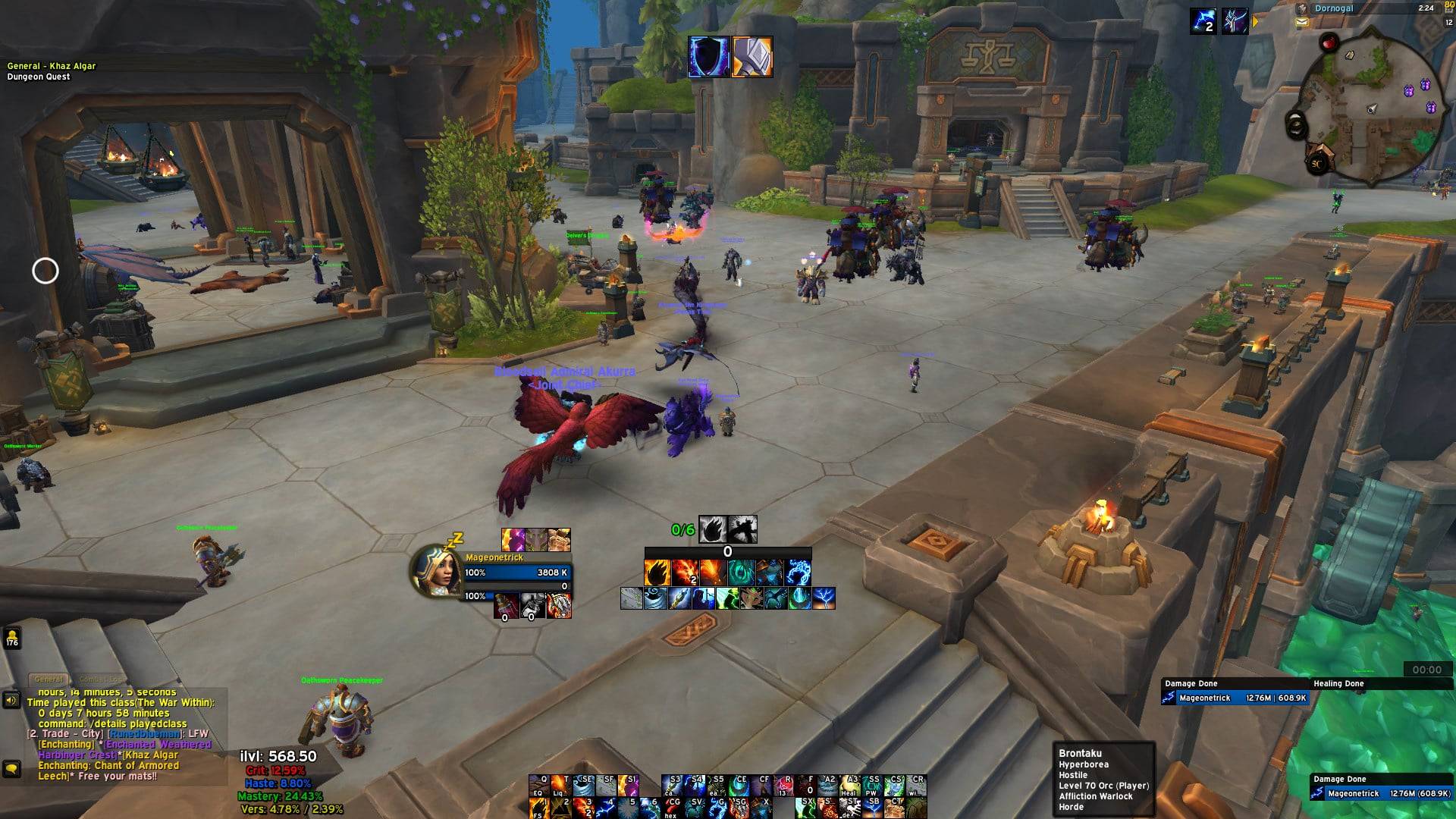Open the social friends list button showing 176
Screen dimensions: 1456x819
click(x=12, y=638)
